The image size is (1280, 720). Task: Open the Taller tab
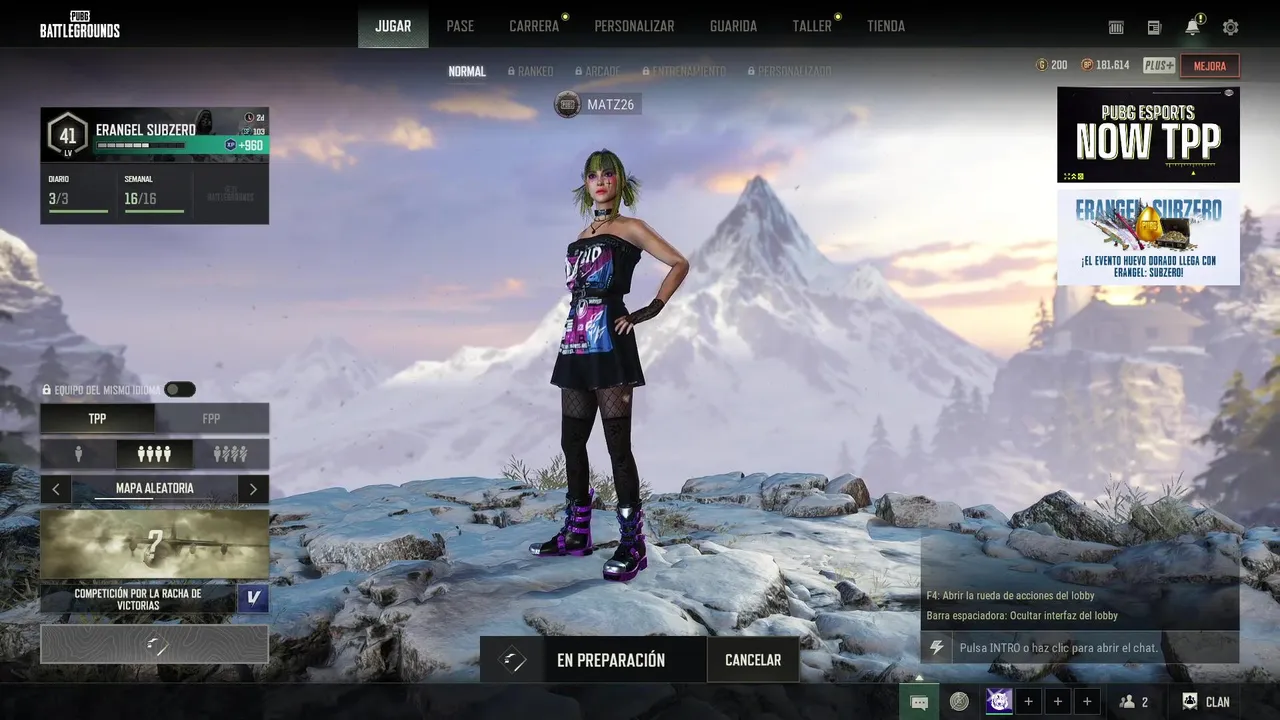coord(812,26)
